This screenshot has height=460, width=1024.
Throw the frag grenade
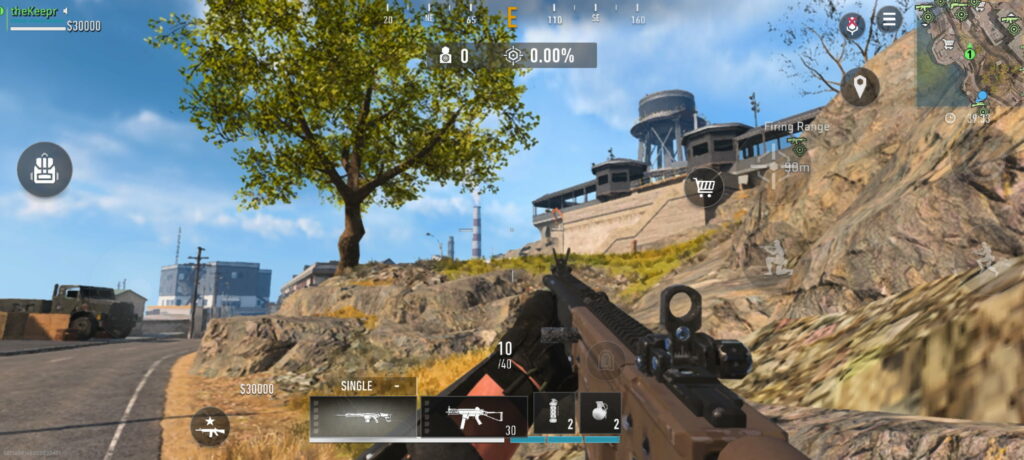tap(600, 413)
